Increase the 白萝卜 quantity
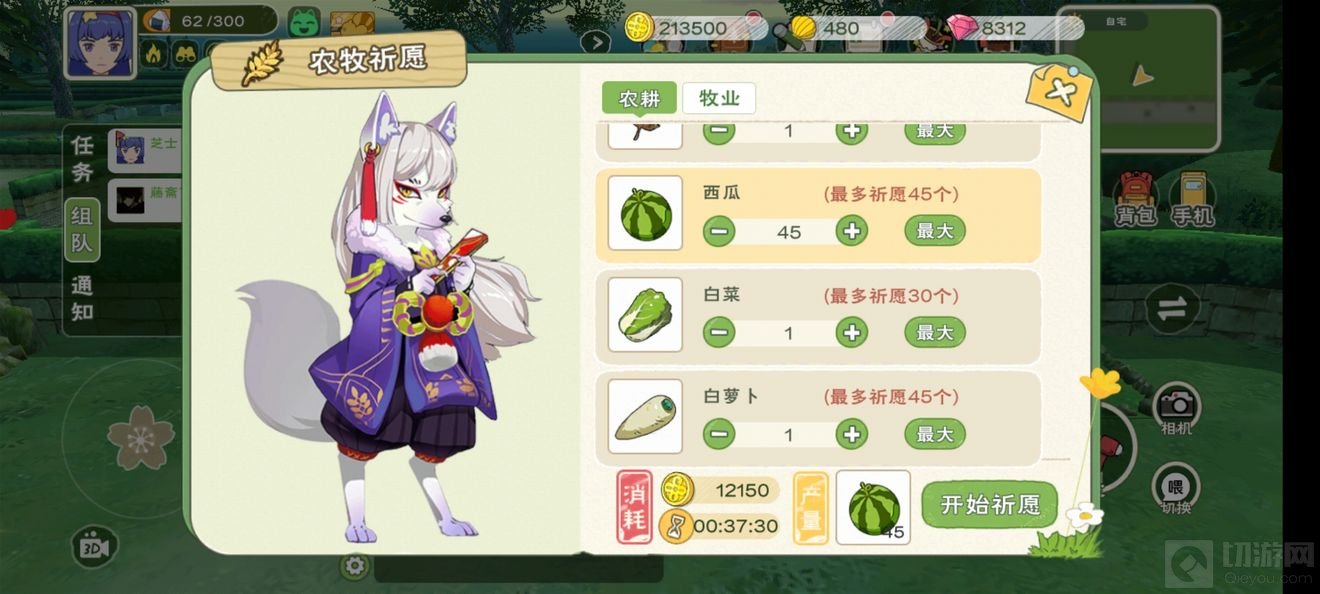This screenshot has height=594, width=1320. pyautogui.click(x=851, y=434)
